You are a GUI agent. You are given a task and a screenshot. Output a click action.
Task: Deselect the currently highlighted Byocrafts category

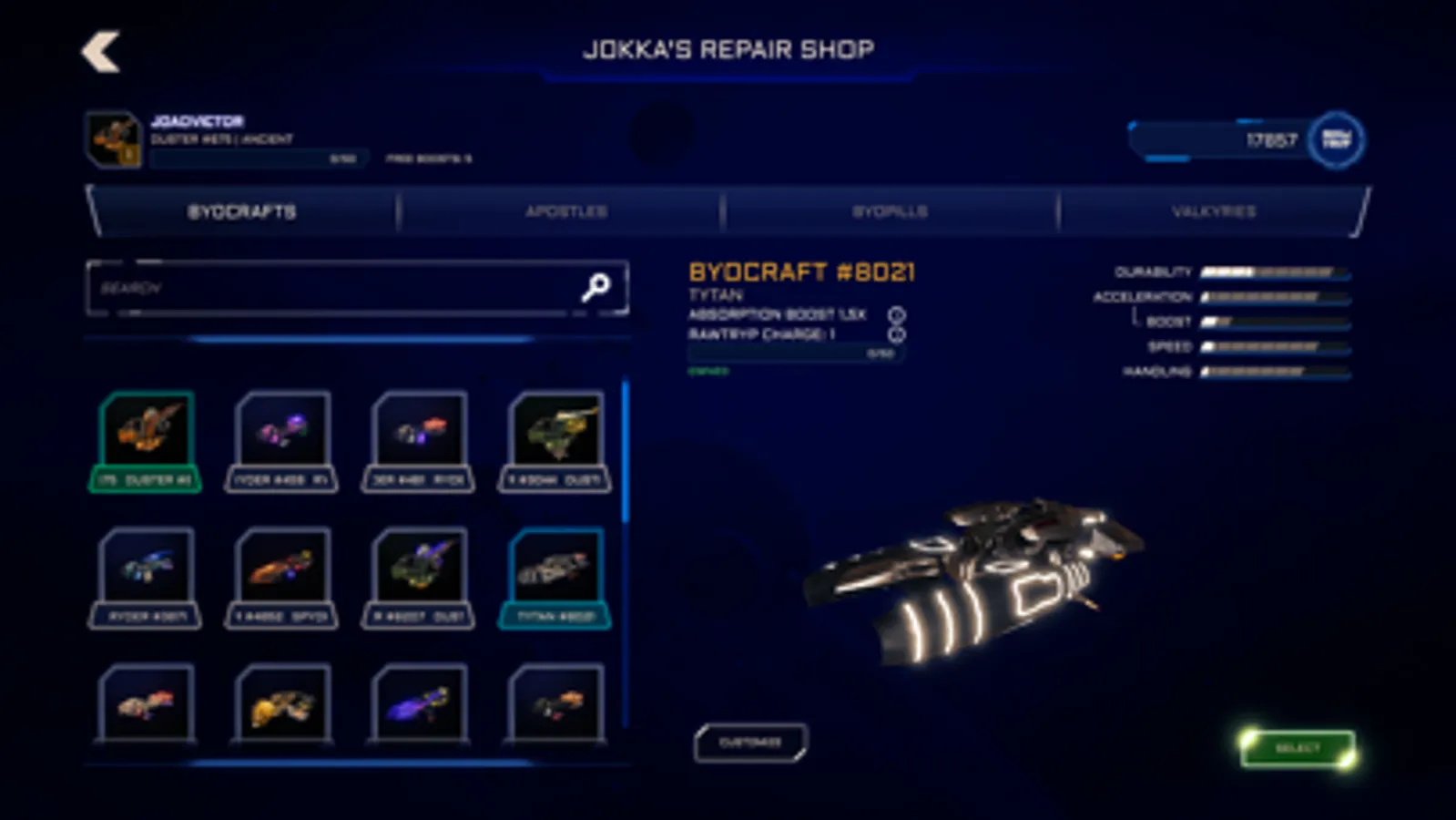click(243, 211)
